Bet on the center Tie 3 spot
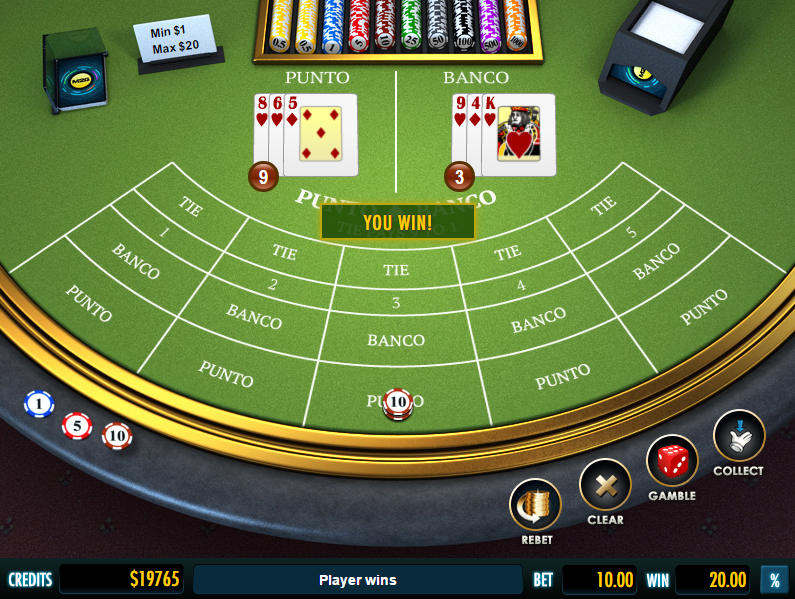 396,284
